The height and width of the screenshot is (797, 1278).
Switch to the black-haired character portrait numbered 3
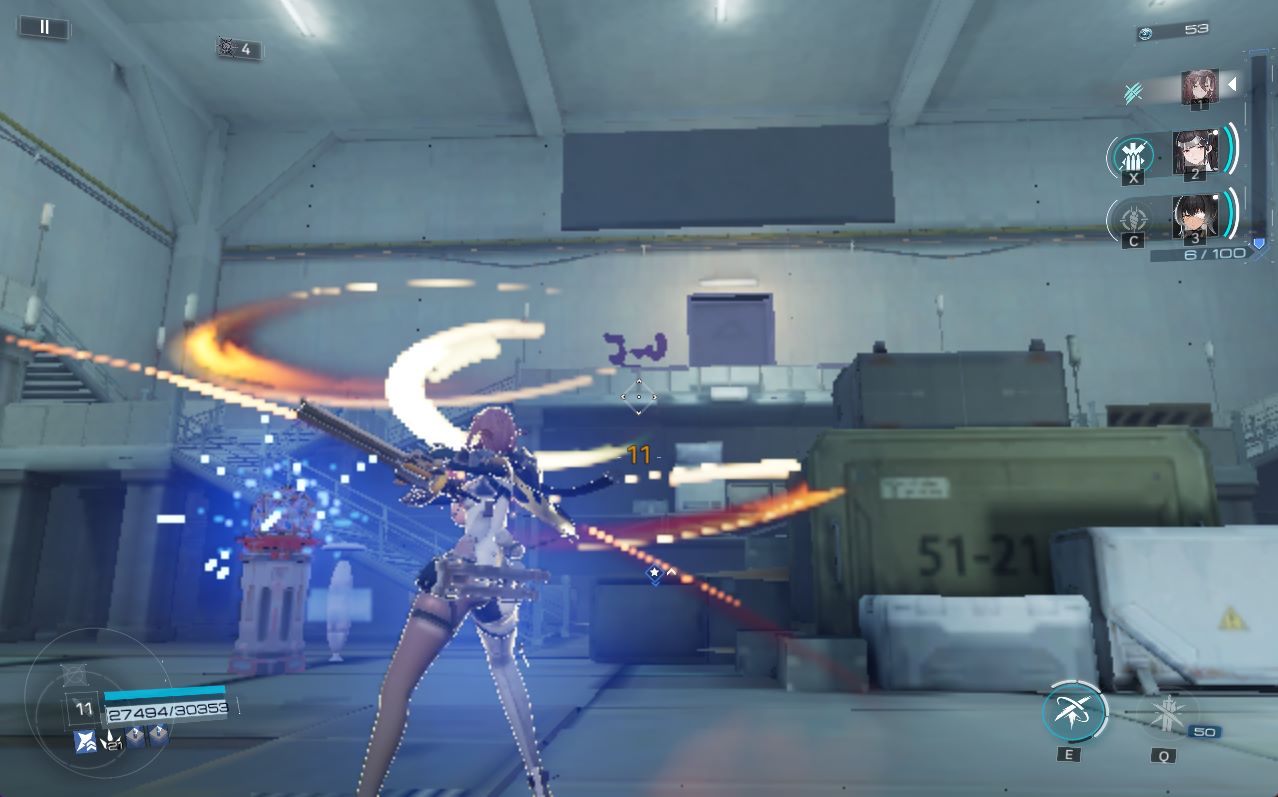tap(1194, 216)
